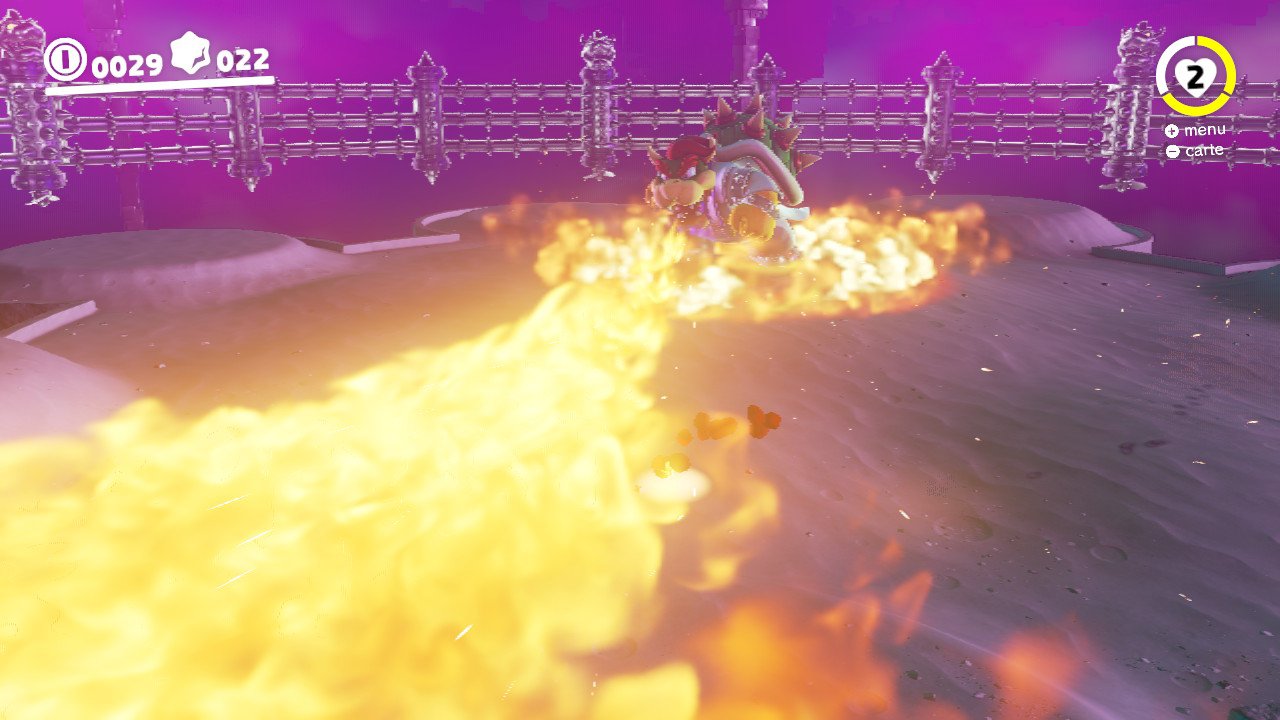Click the minus symbol next to carte
This screenshot has width=1280, height=720.
tap(1172, 150)
